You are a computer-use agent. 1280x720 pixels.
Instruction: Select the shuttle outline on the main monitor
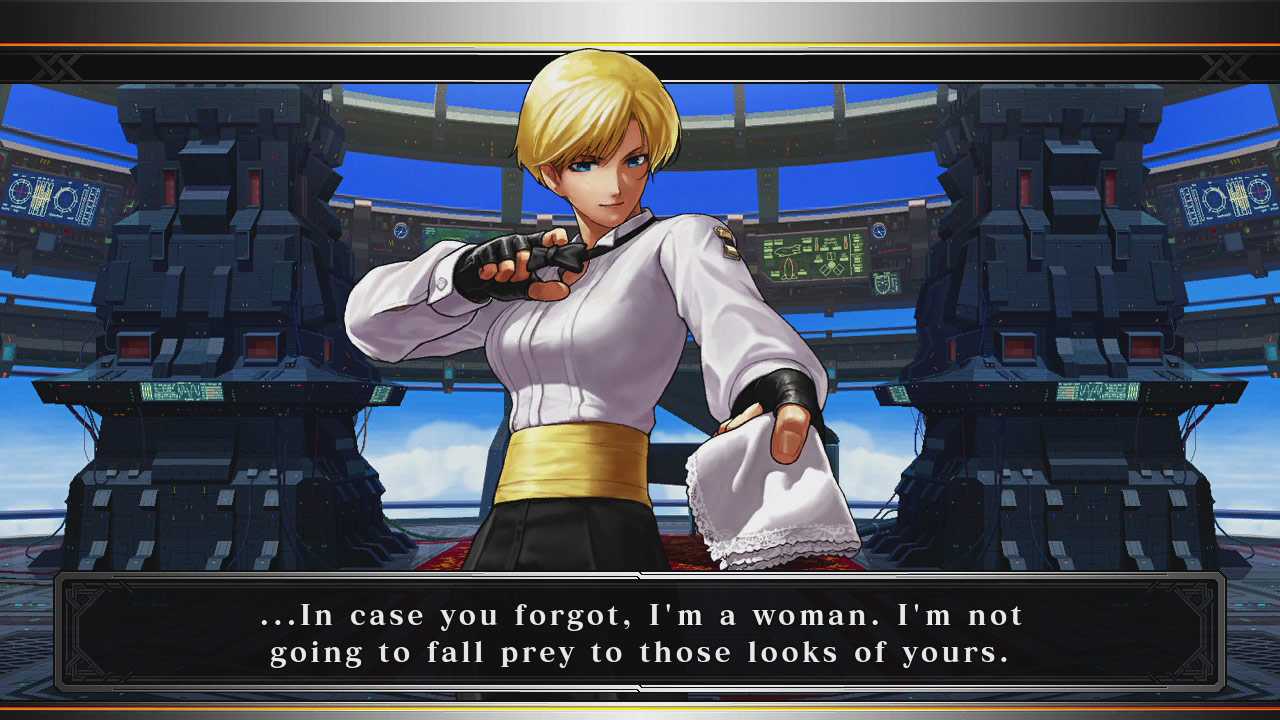pos(787,249)
